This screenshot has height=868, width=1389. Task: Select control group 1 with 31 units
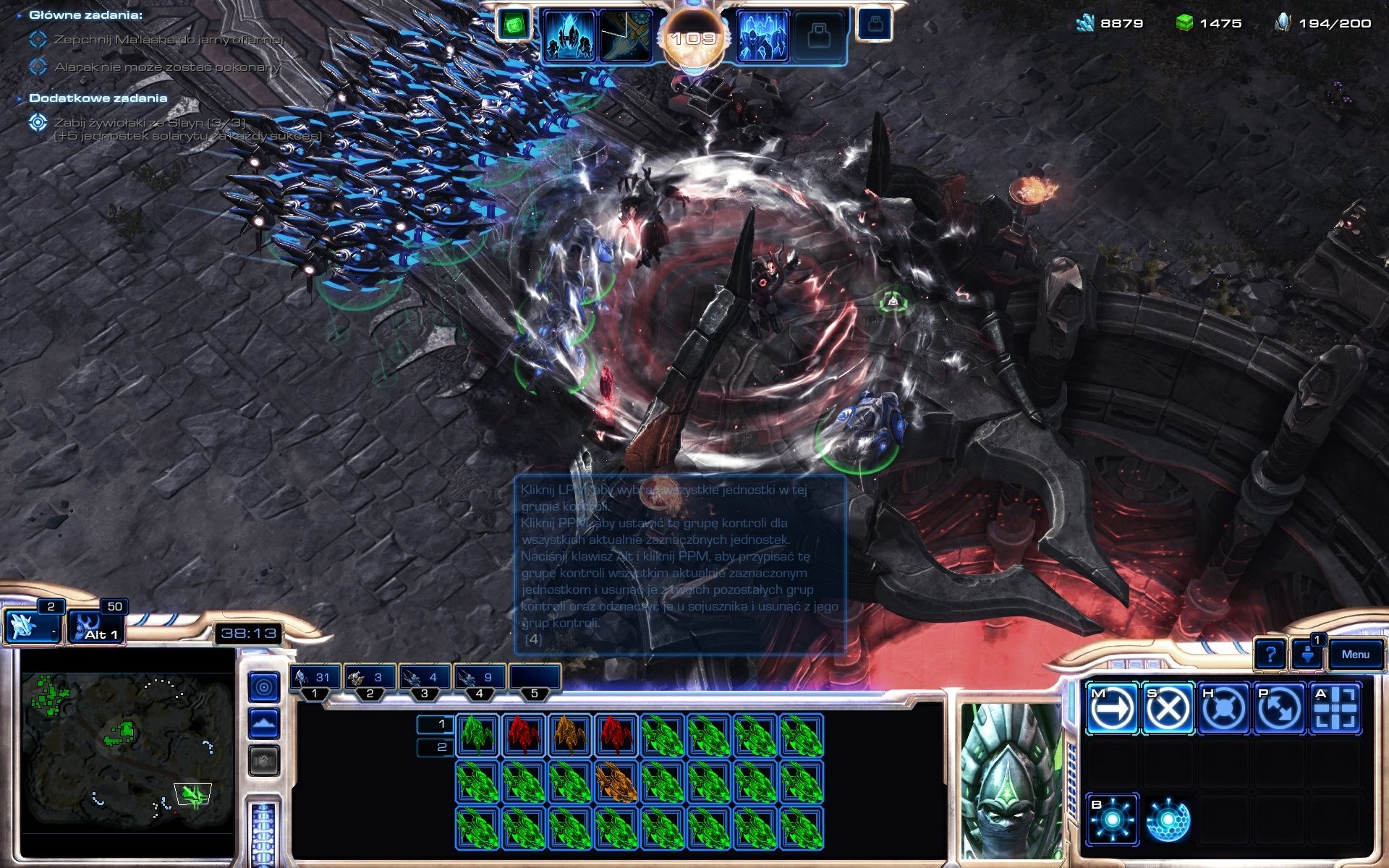coord(315,678)
